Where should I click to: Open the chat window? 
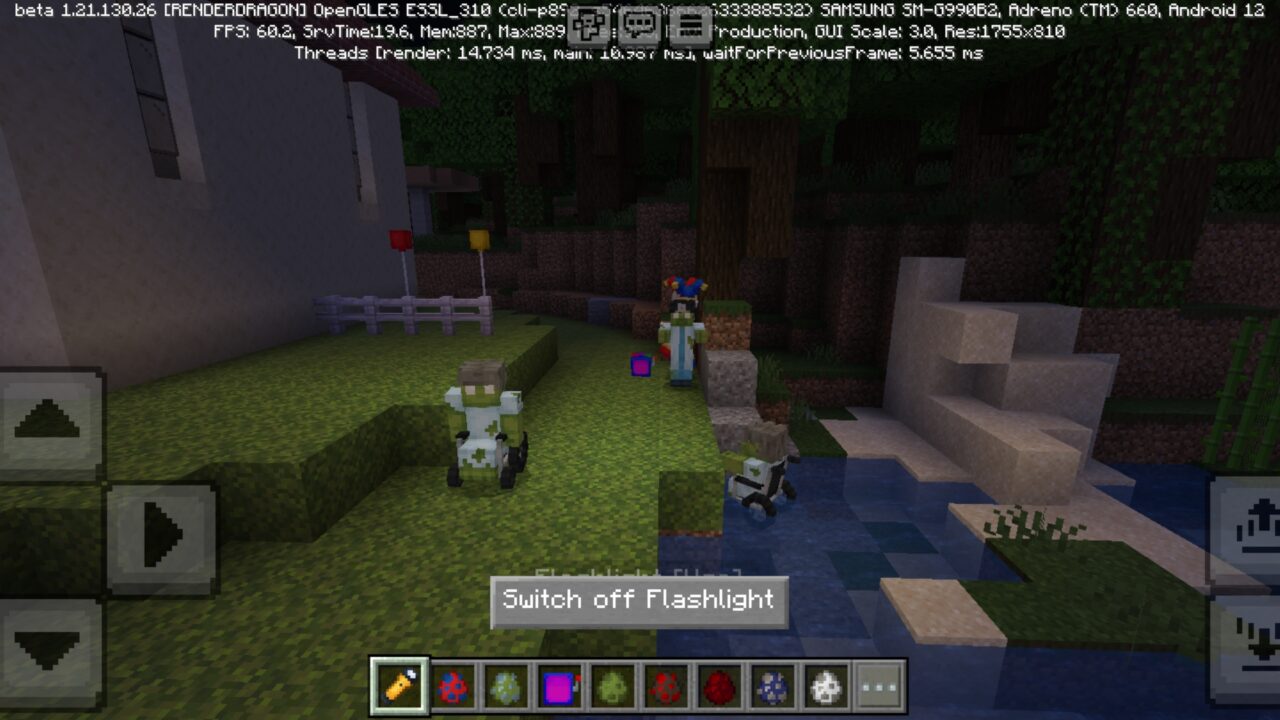[637, 18]
